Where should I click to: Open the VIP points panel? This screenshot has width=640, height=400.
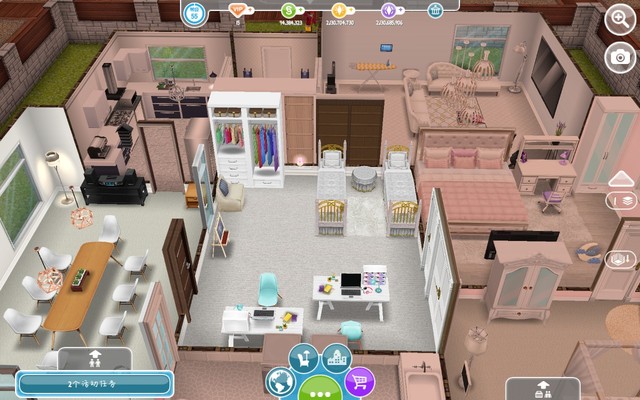pos(237,10)
